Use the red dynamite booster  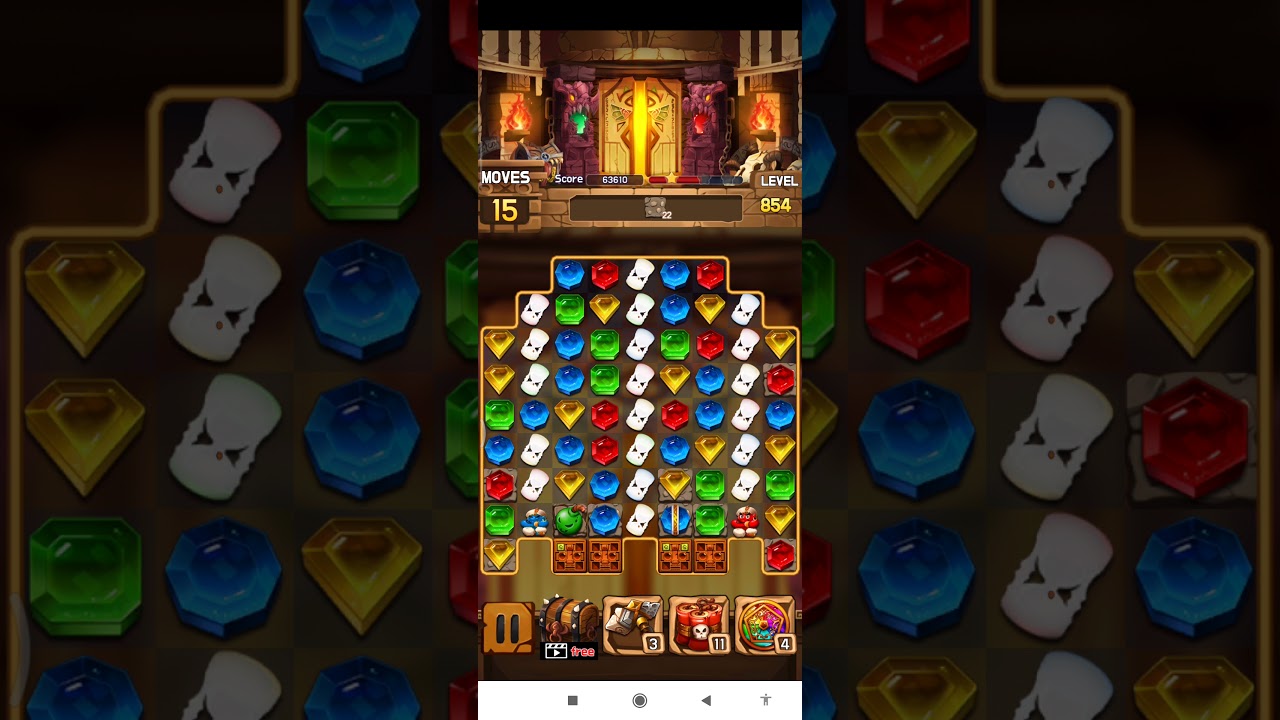699,625
